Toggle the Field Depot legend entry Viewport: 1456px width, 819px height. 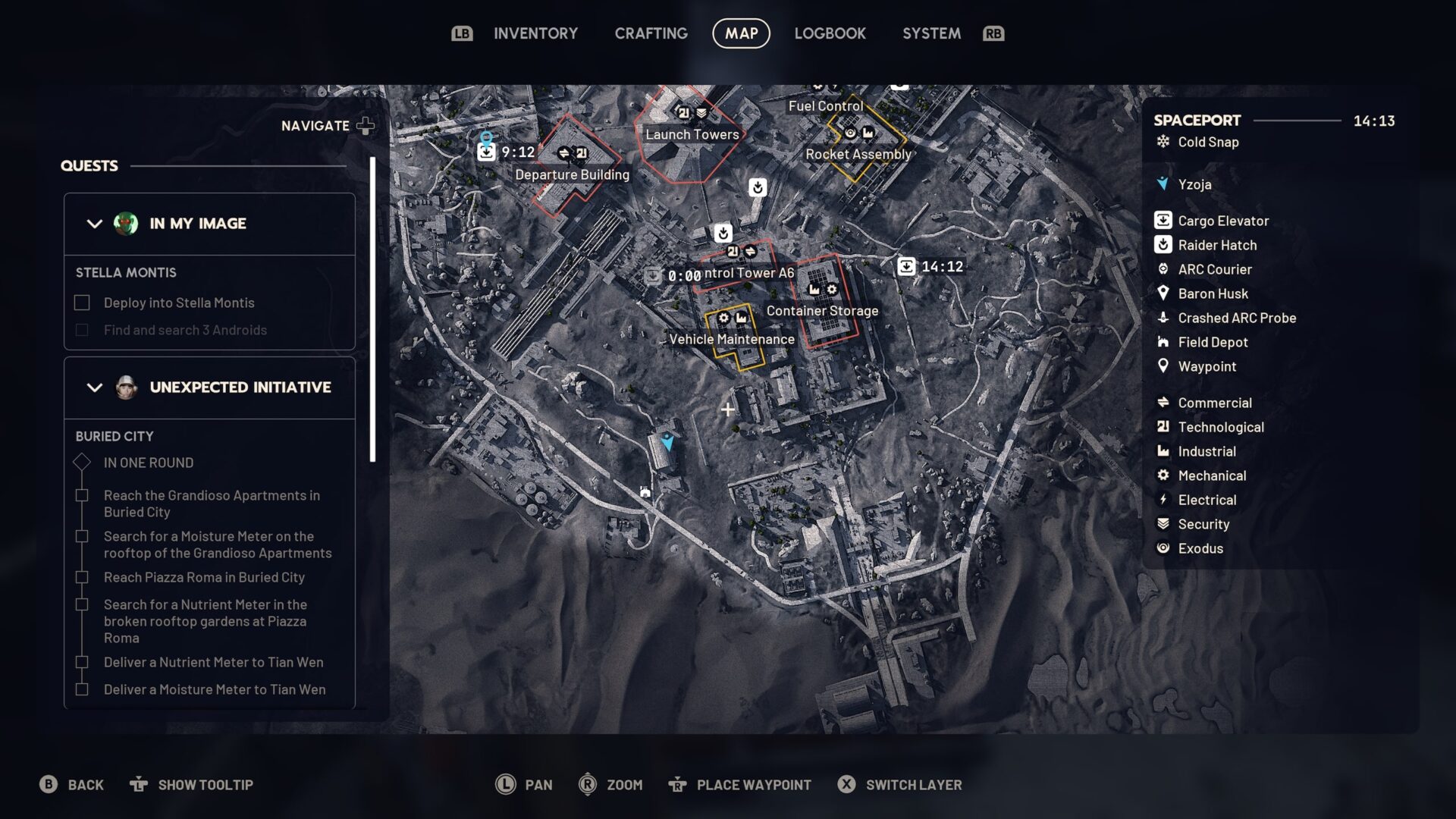coord(1212,342)
